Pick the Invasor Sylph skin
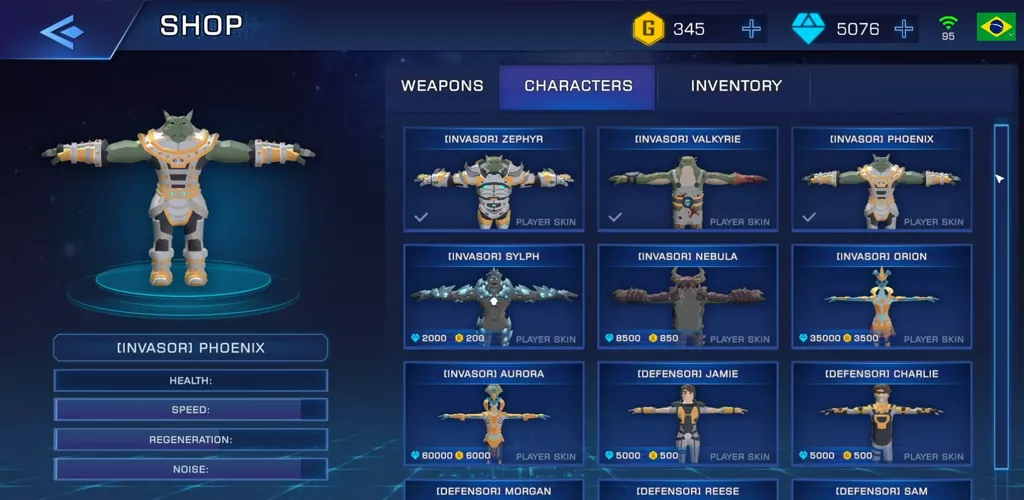The width and height of the screenshot is (1024, 500). [x=494, y=297]
